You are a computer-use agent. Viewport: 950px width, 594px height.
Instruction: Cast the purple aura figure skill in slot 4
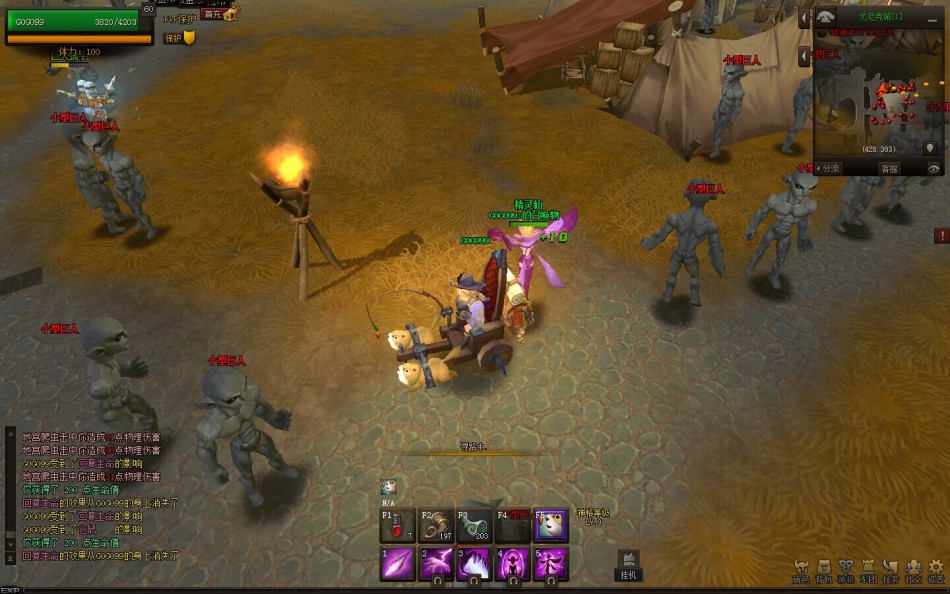[x=513, y=564]
